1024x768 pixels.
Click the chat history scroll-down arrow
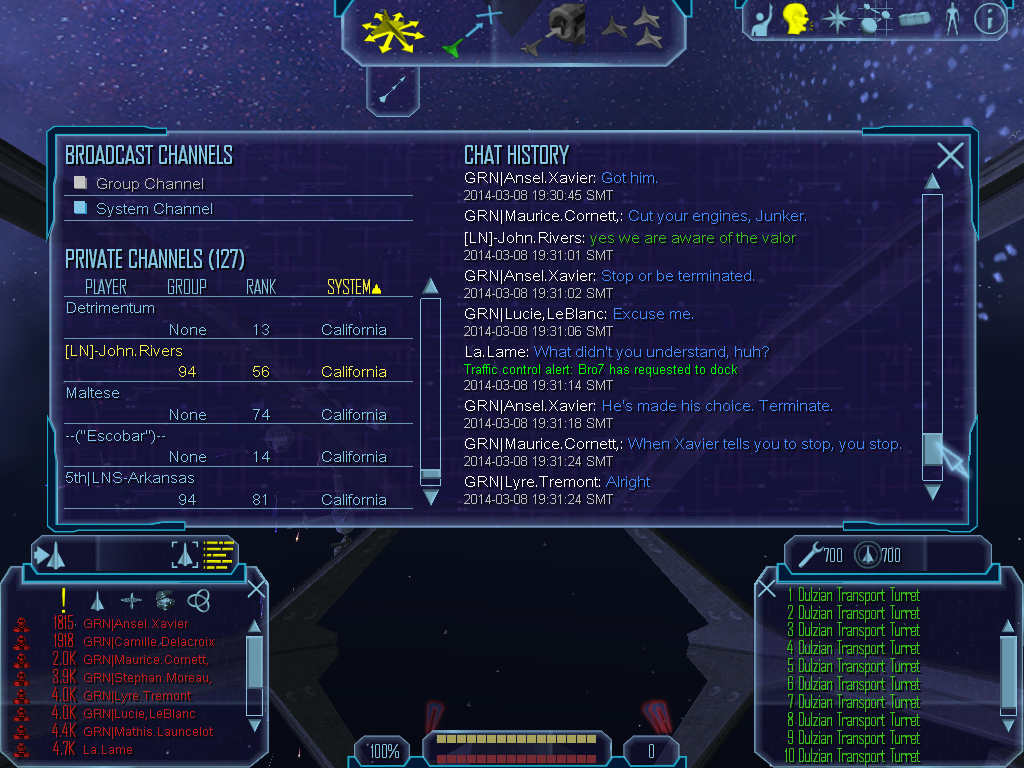tap(932, 492)
